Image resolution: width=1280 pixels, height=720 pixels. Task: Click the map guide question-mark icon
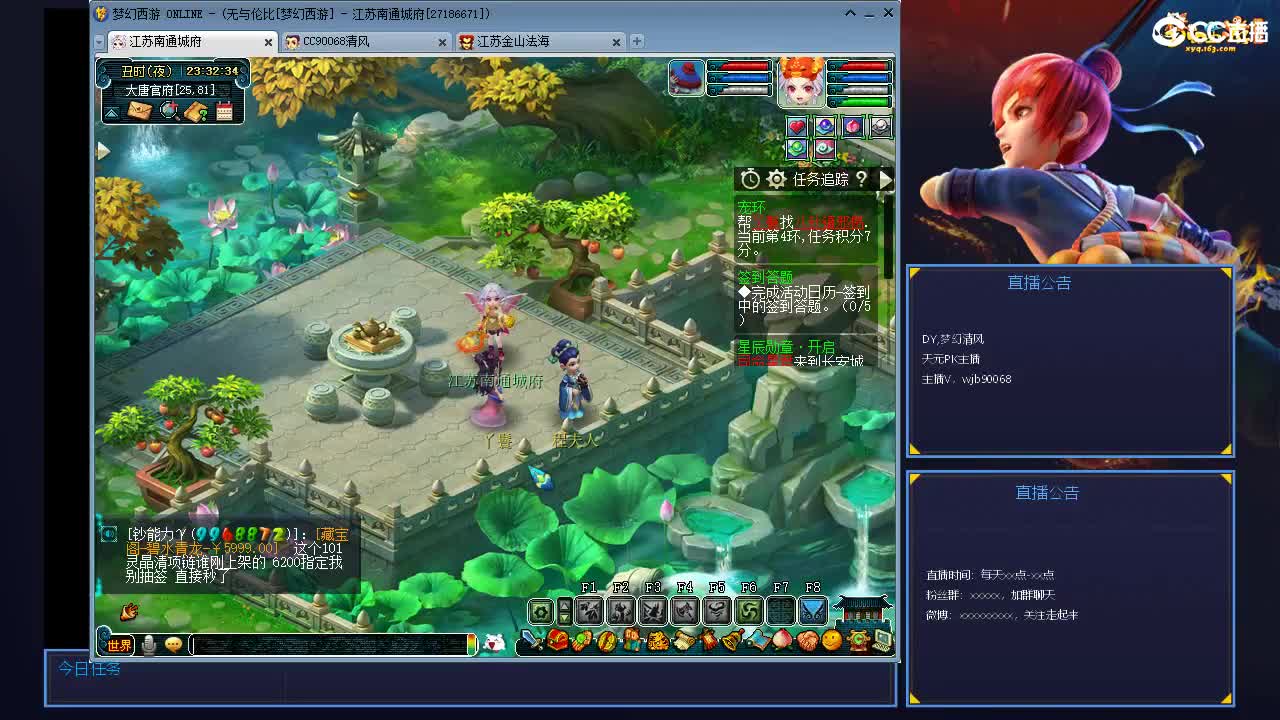[x=196, y=110]
